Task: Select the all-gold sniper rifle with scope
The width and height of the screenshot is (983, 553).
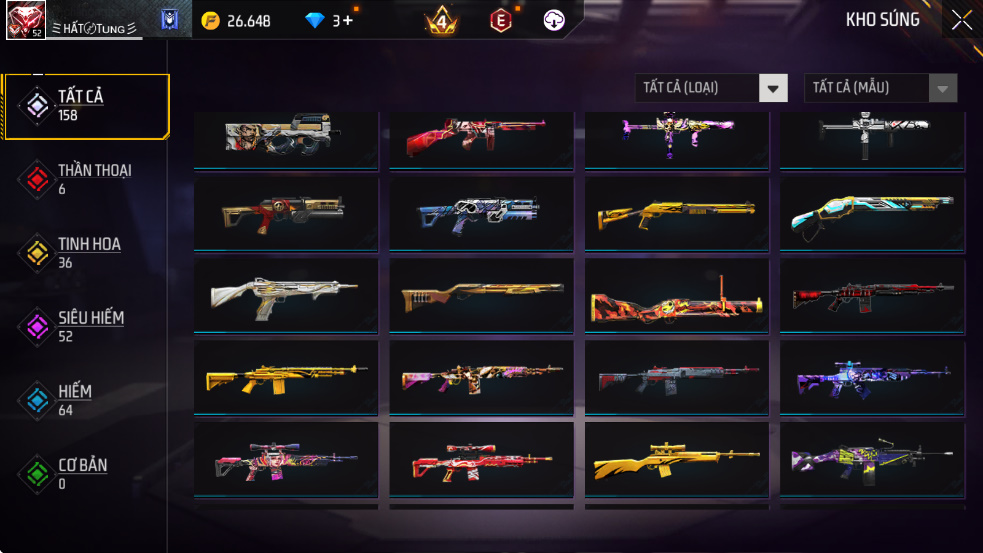Action: (676, 459)
